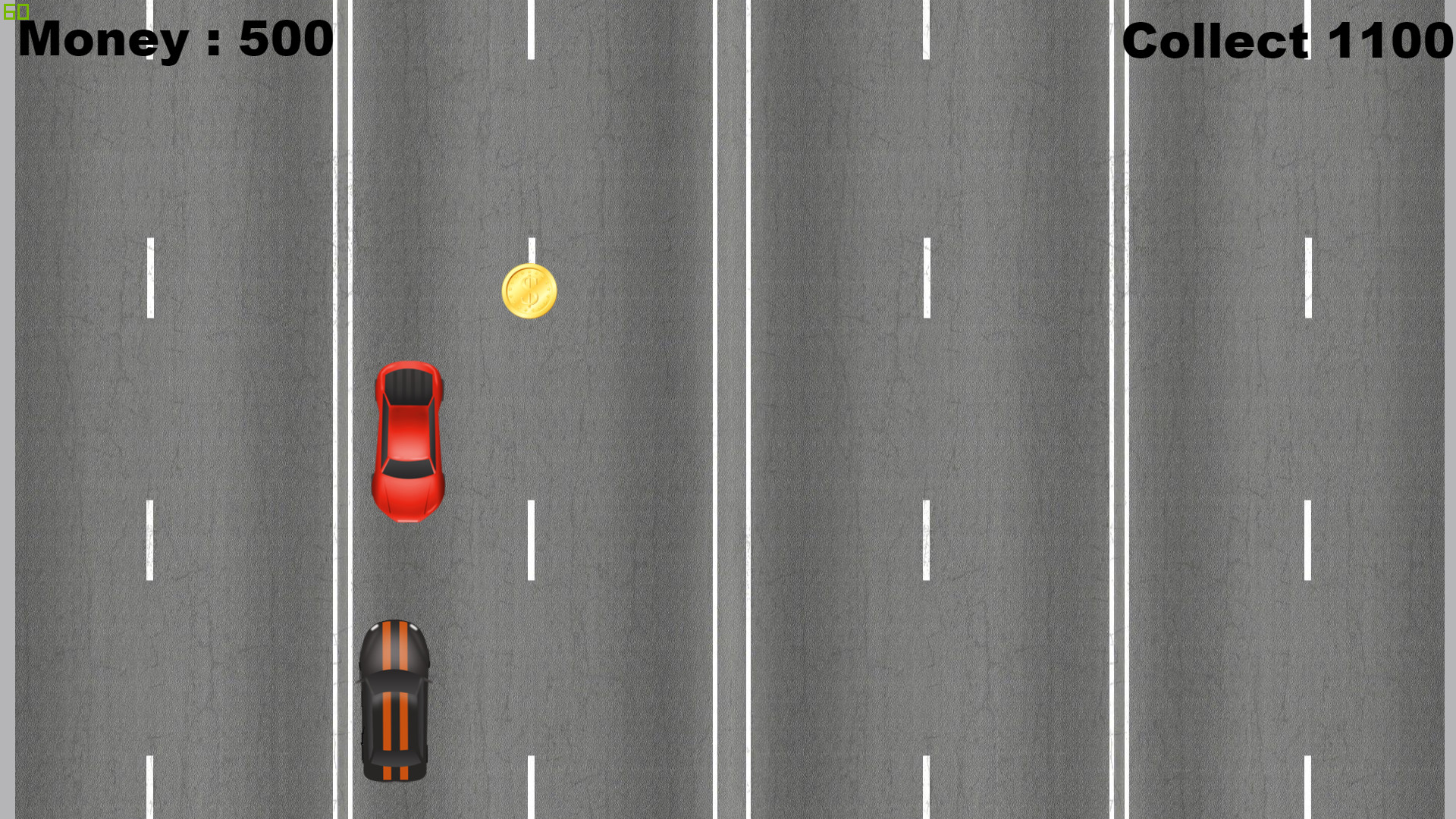
Task: Click the red car's windshield
Action: 408,388
